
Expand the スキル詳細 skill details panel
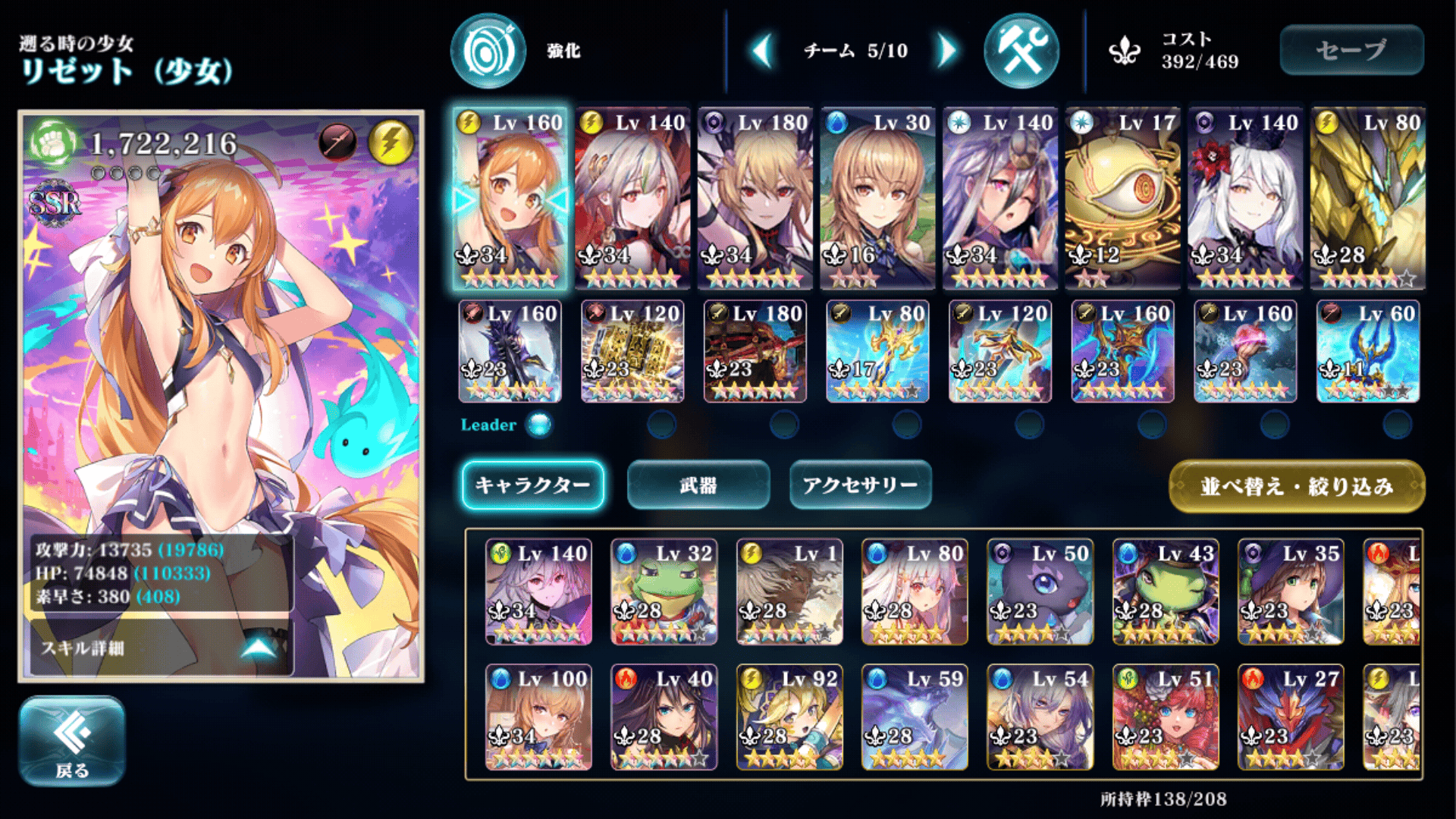[159, 648]
